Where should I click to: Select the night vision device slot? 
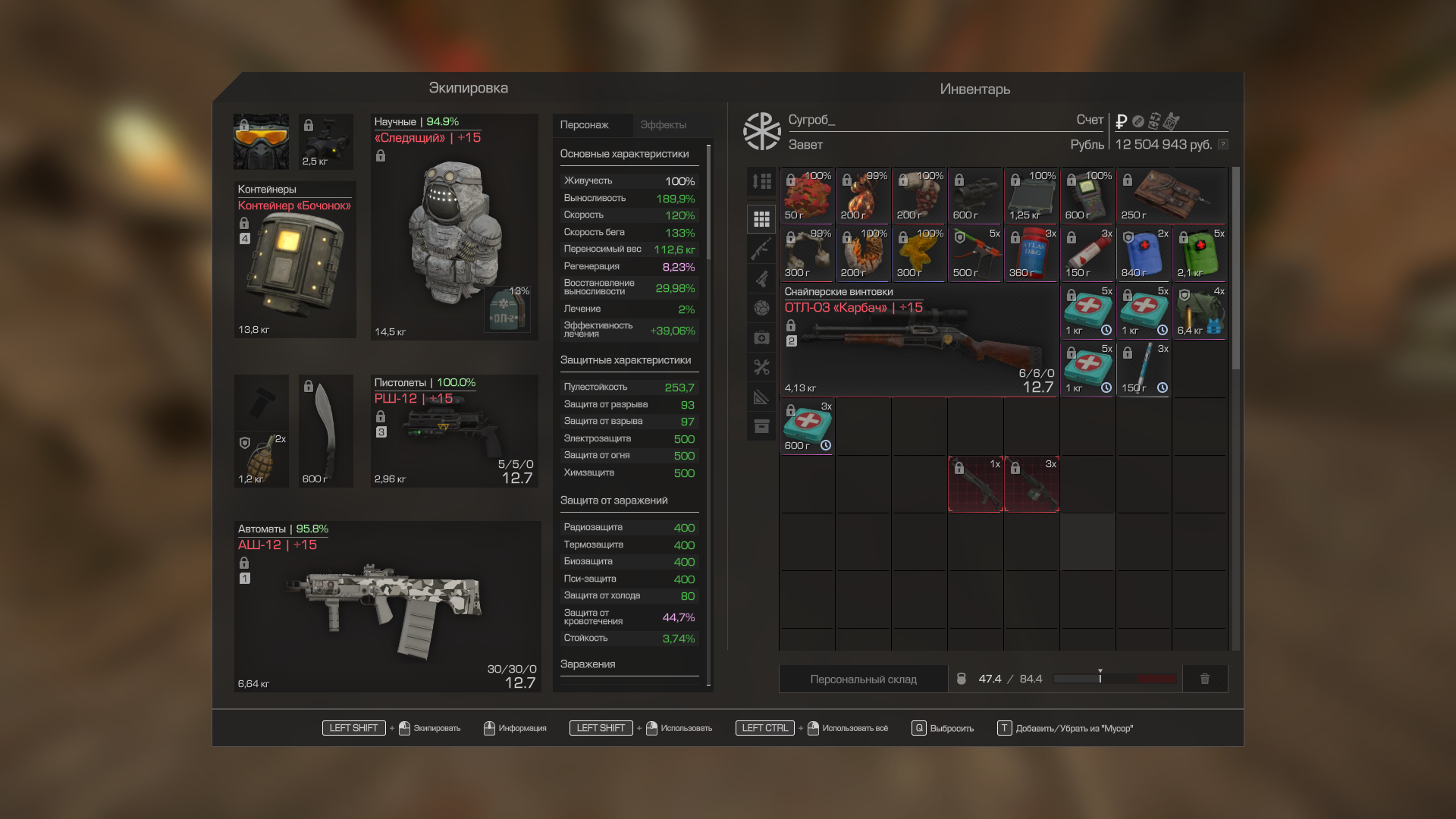(x=326, y=142)
